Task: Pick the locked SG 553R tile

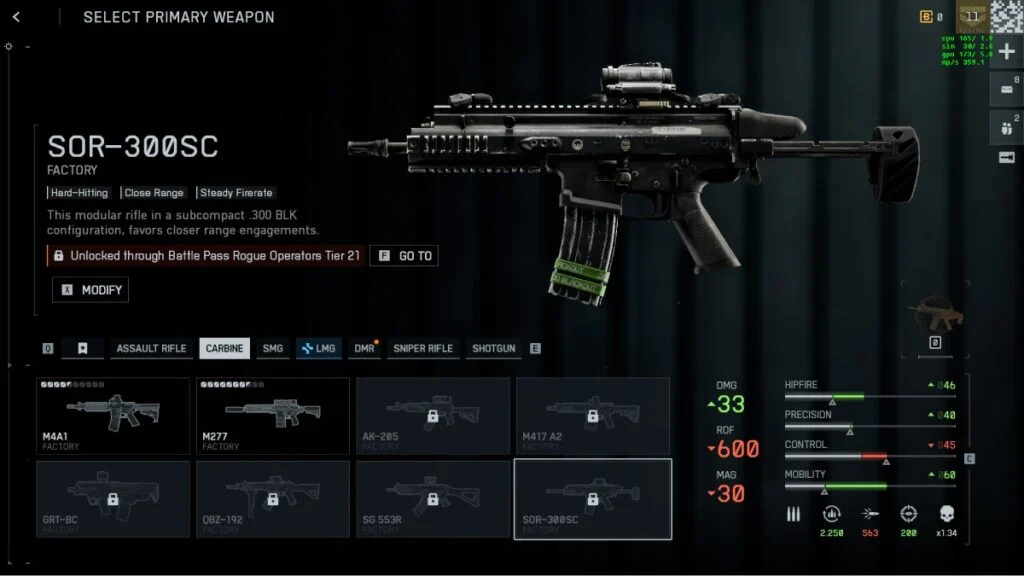Action: [x=433, y=498]
